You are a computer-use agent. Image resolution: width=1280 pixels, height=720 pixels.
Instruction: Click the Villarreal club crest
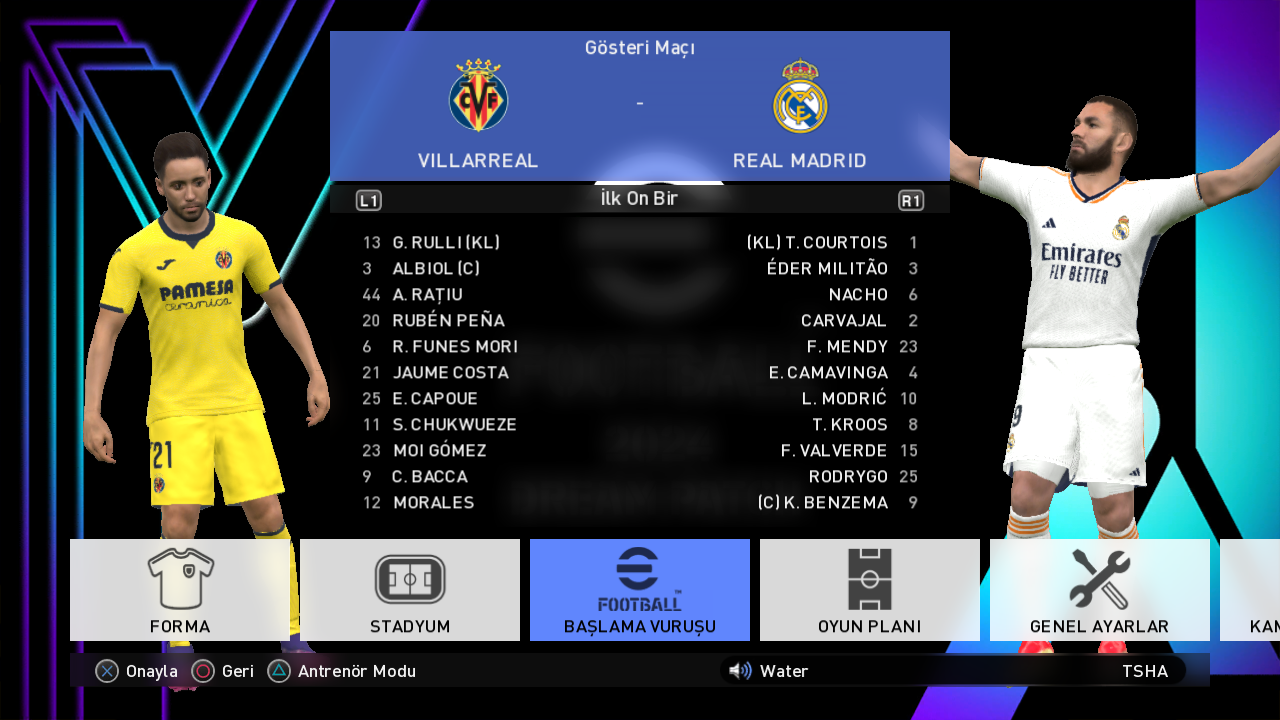point(478,96)
